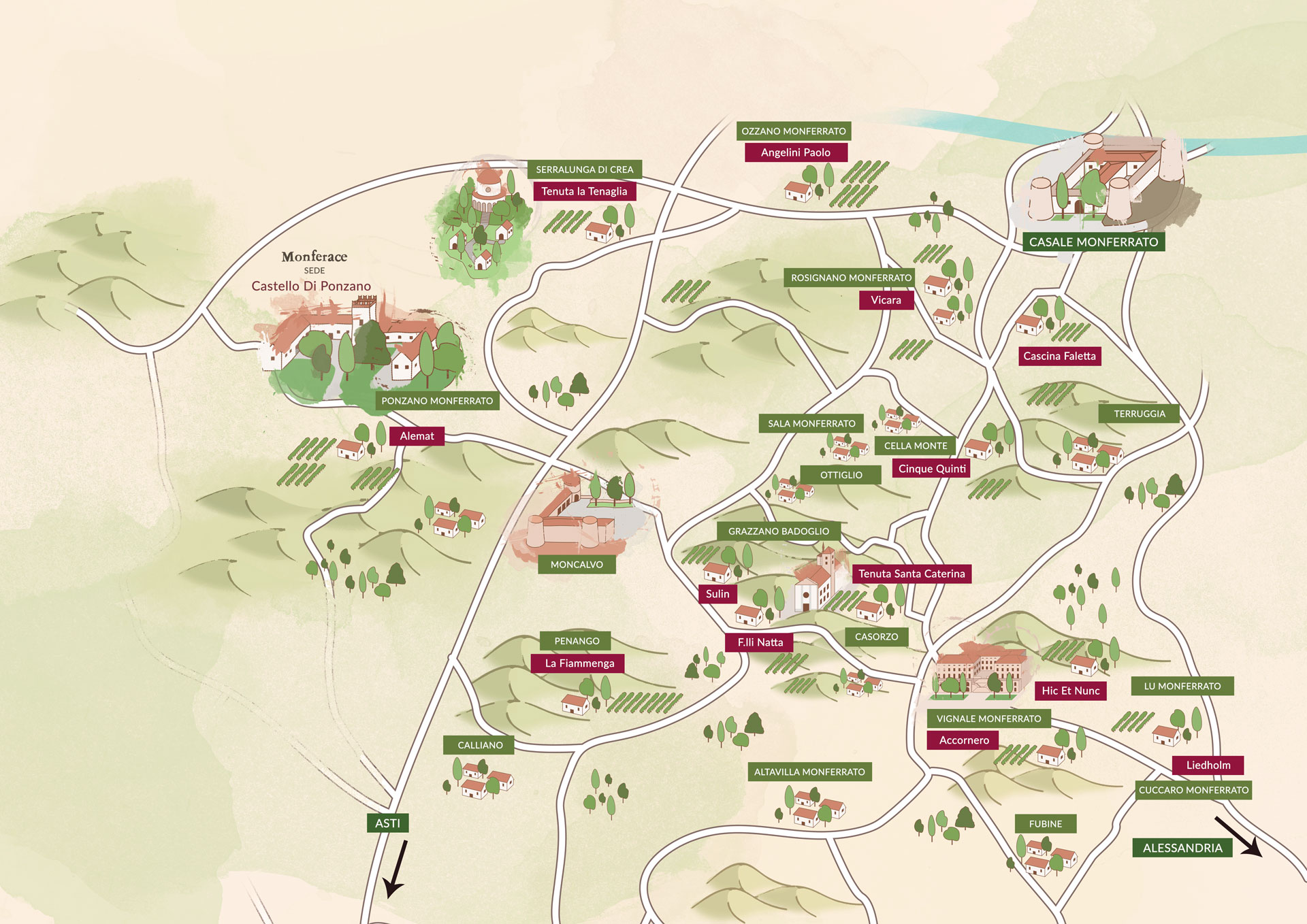Select the Moncalvo town label
Image resolution: width=1307 pixels, height=924 pixels.
coord(577,565)
